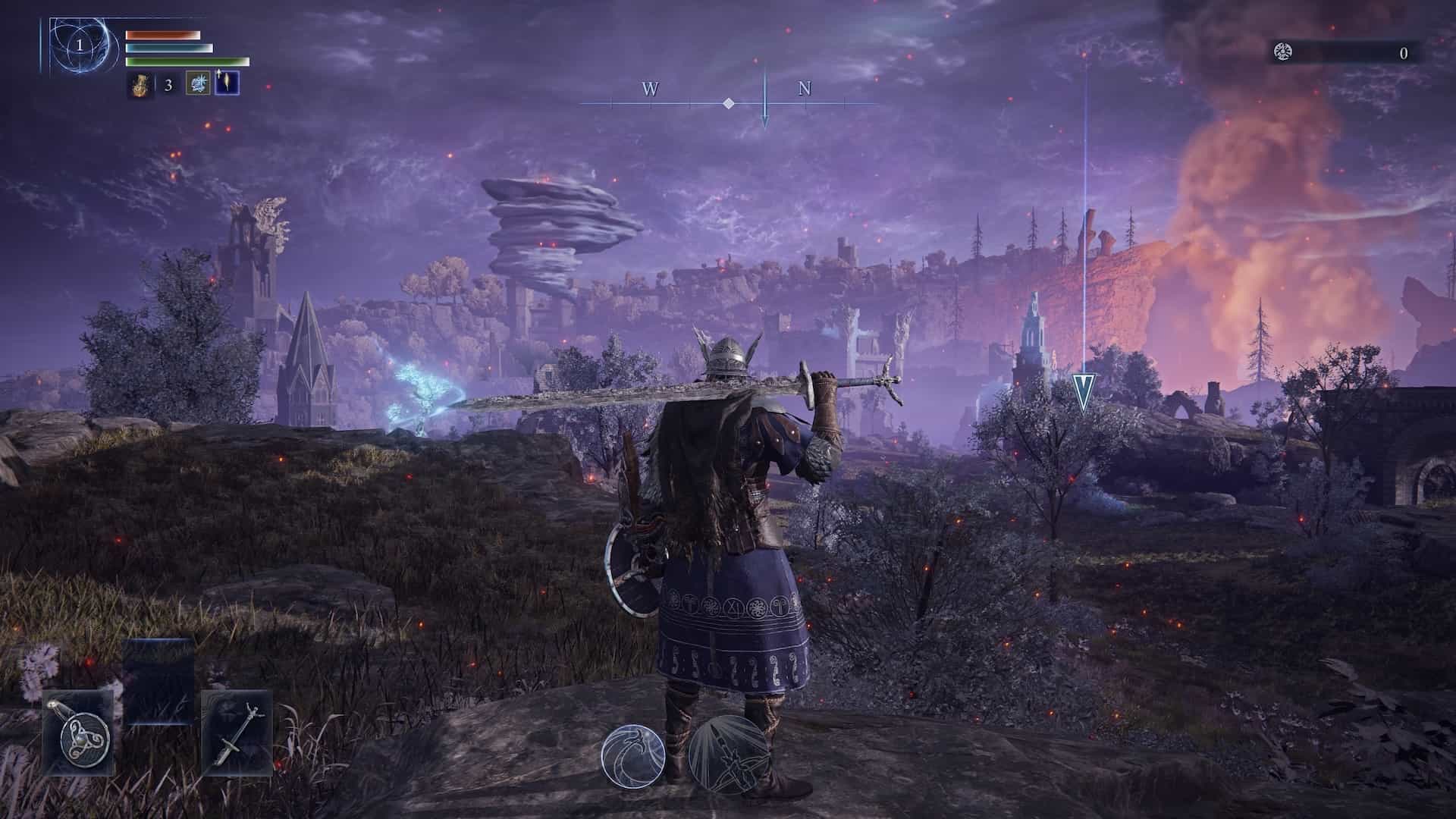Trigger the sword burst ultimate art

point(727,754)
